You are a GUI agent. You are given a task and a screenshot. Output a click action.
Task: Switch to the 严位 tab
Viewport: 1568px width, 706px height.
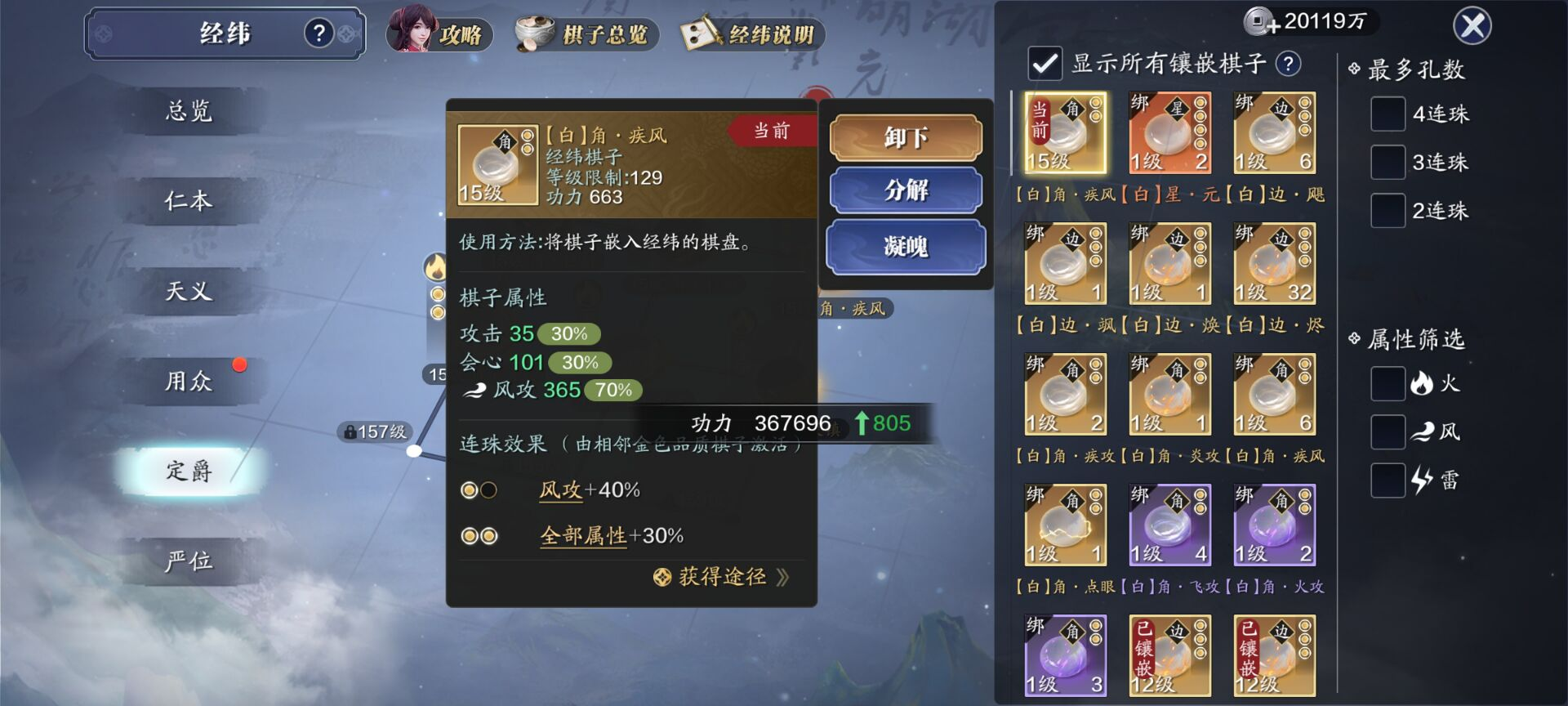click(x=189, y=561)
